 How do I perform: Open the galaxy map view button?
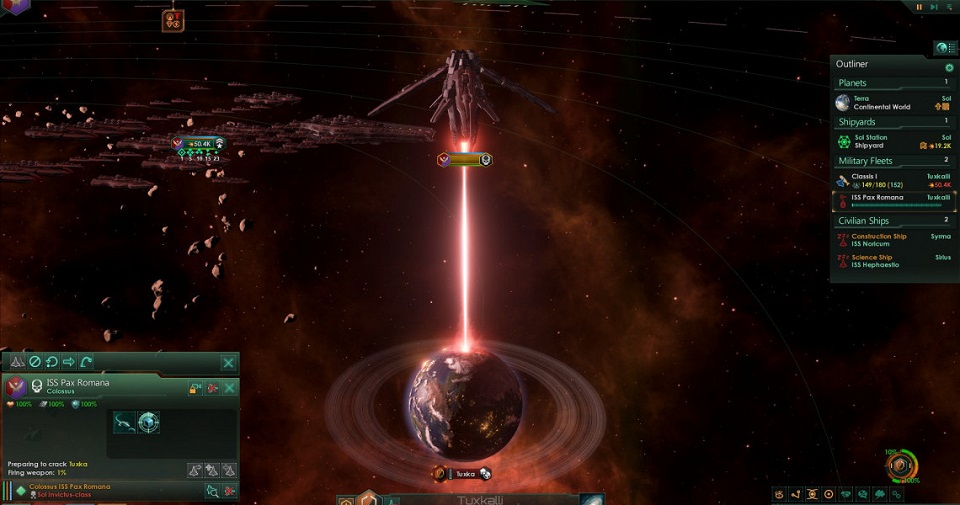click(592, 499)
